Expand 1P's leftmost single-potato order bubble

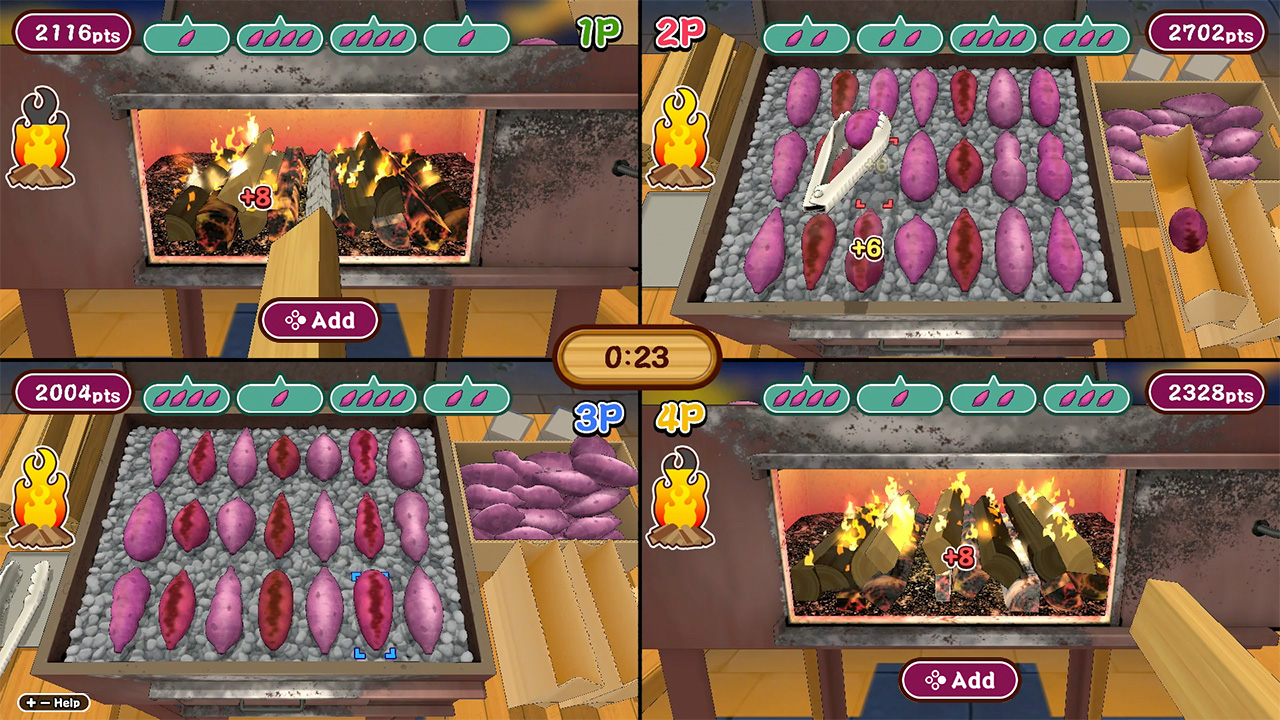tap(186, 36)
